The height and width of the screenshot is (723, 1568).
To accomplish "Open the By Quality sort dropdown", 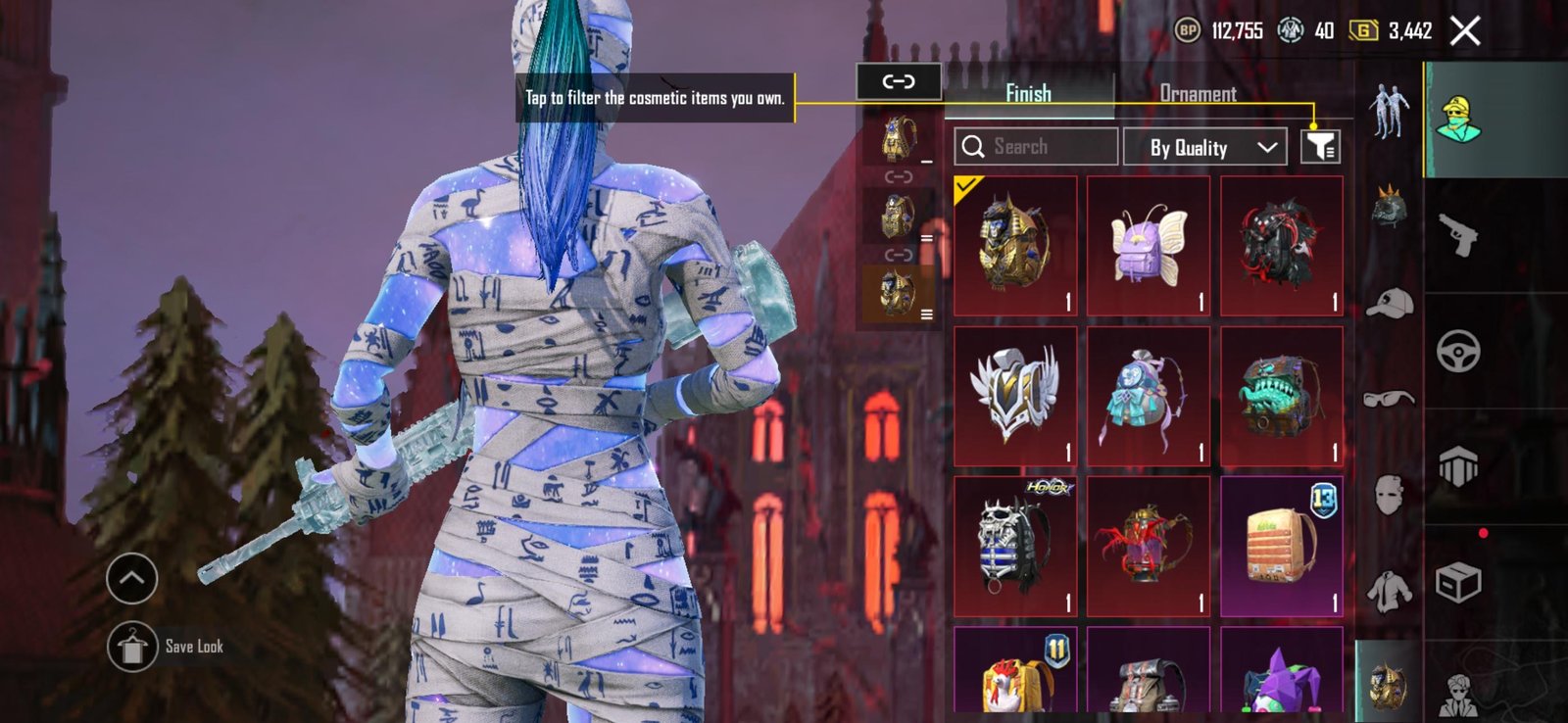I will 1204,148.
